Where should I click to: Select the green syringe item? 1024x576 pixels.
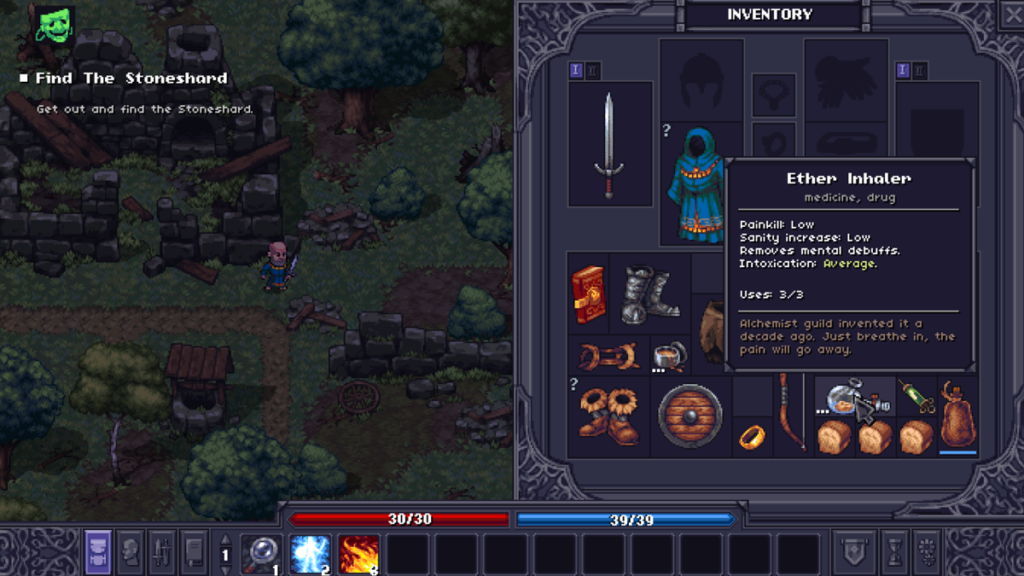pos(915,397)
